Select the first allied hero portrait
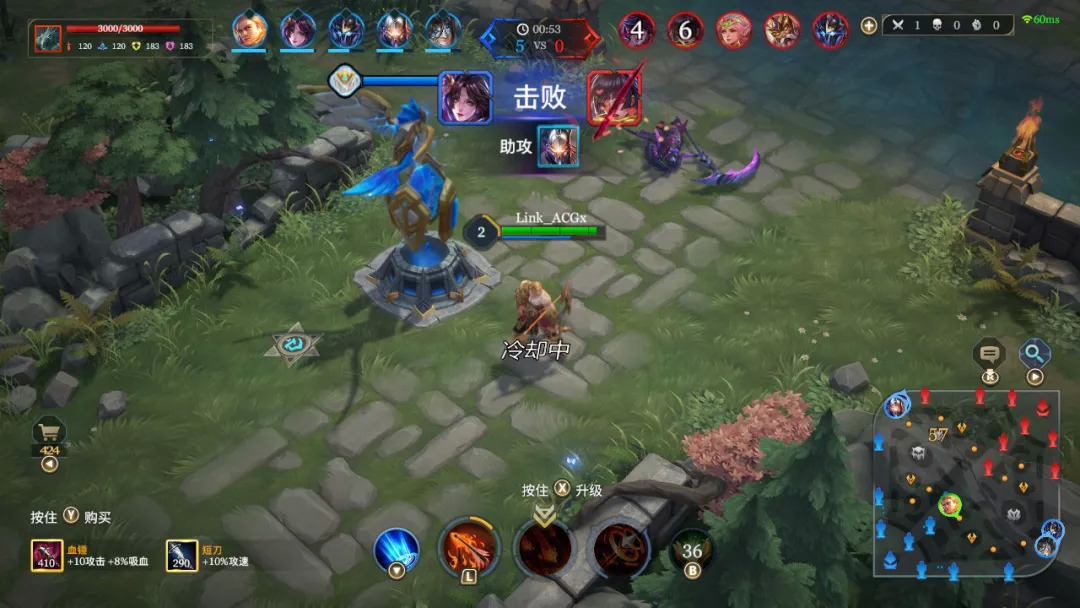 (x=249, y=30)
